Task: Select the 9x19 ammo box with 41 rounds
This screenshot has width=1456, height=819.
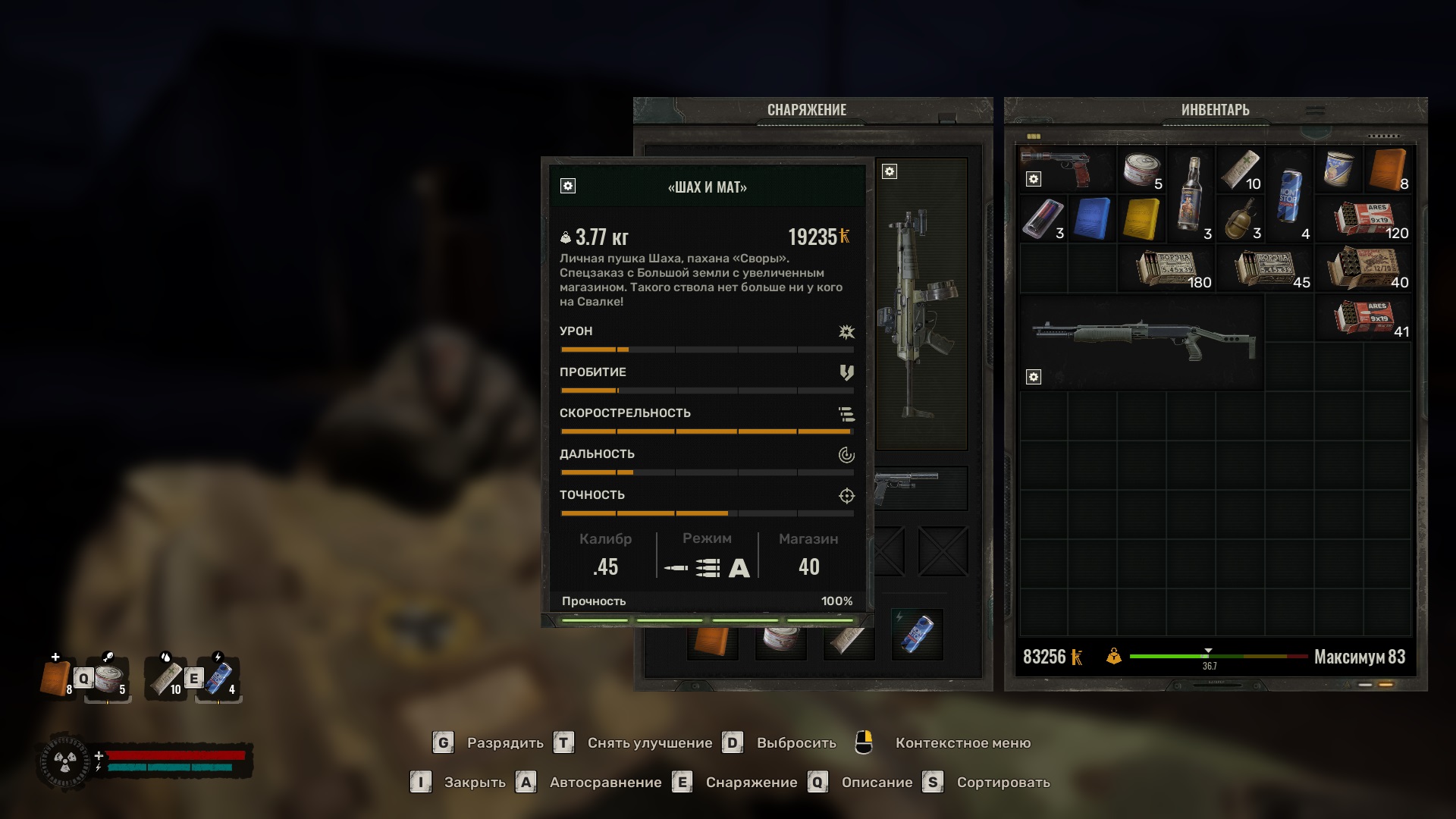Action: click(1363, 318)
